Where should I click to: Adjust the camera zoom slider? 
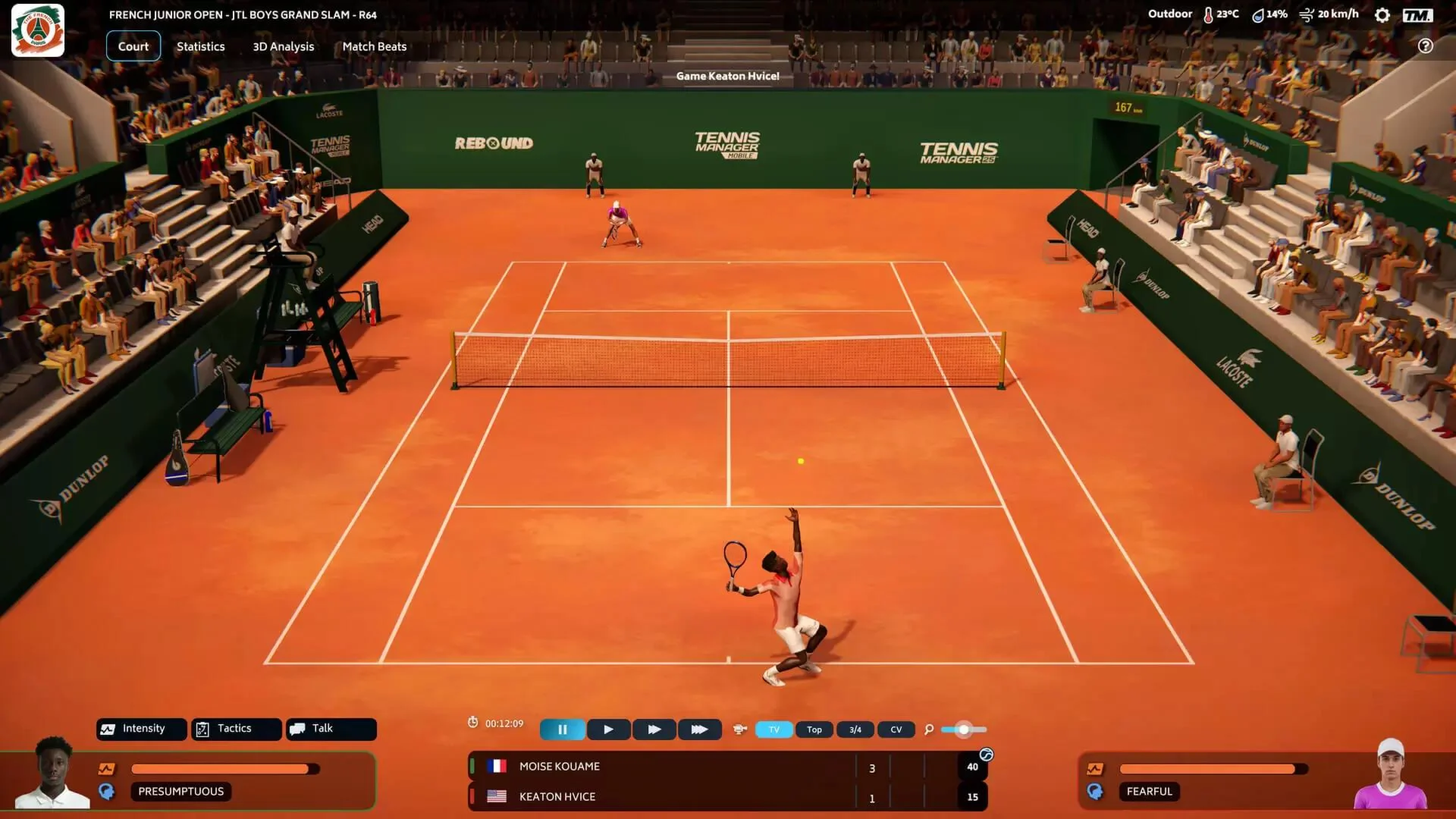(963, 730)
